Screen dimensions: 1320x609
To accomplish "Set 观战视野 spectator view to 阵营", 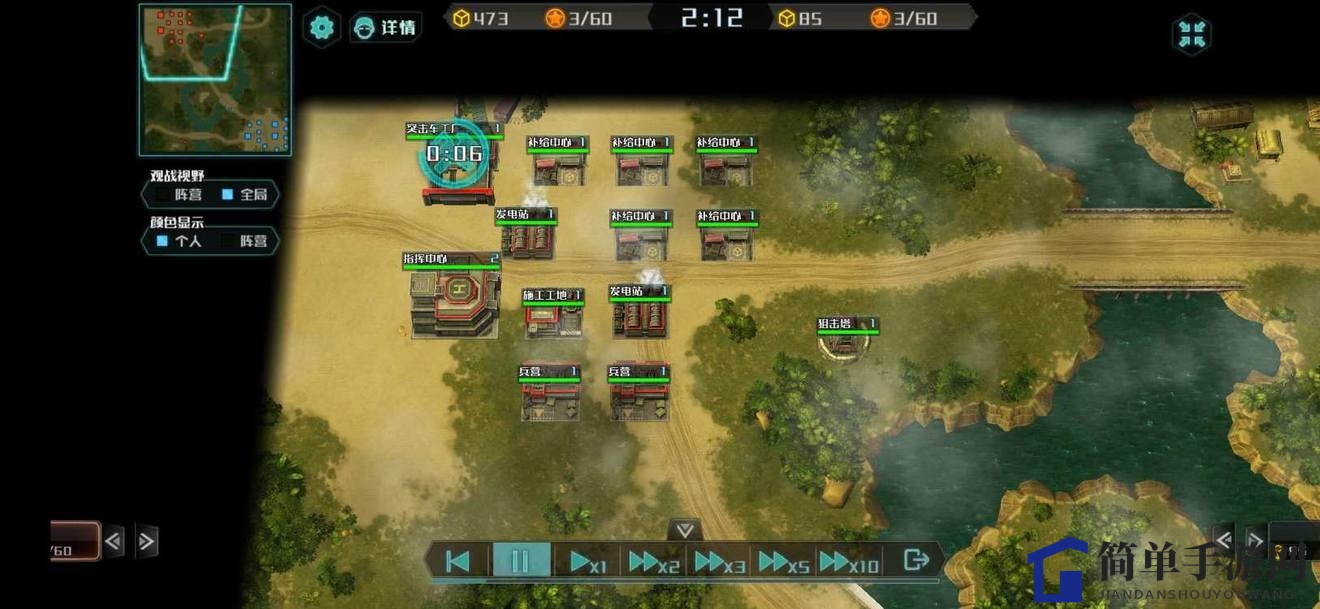I will pos(180,195).
